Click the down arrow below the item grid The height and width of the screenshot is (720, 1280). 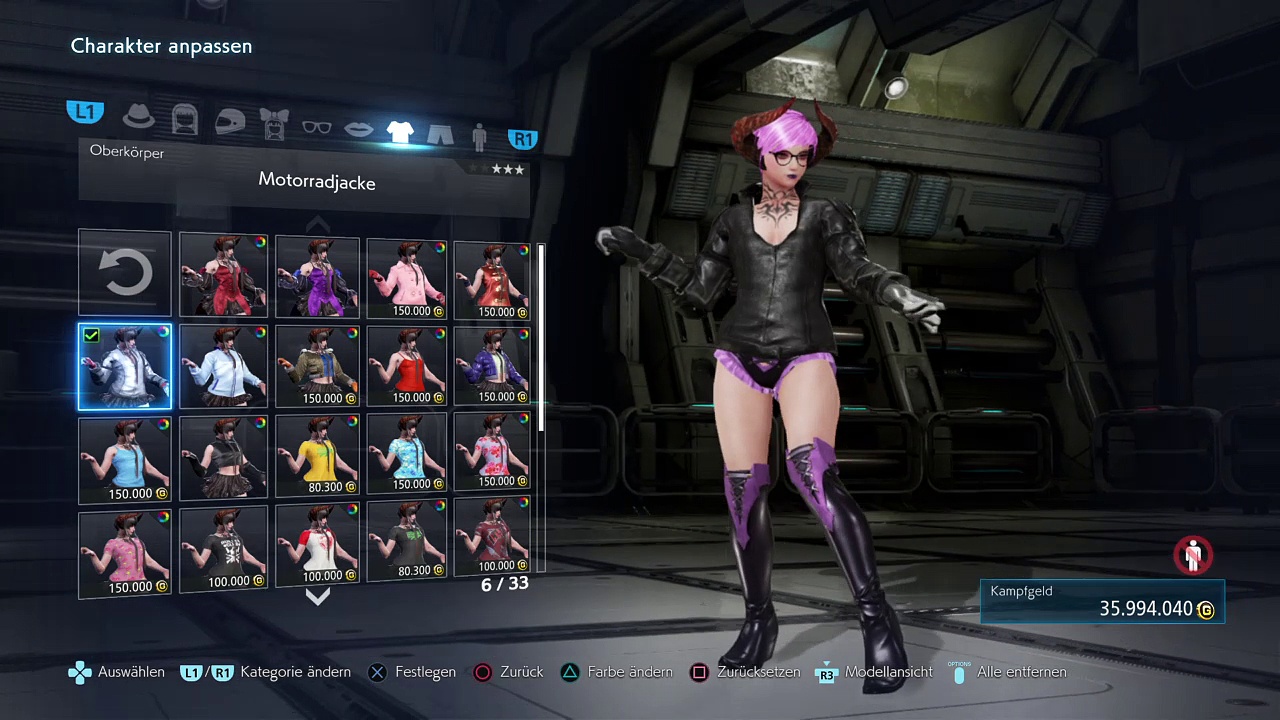coord(317,597)
